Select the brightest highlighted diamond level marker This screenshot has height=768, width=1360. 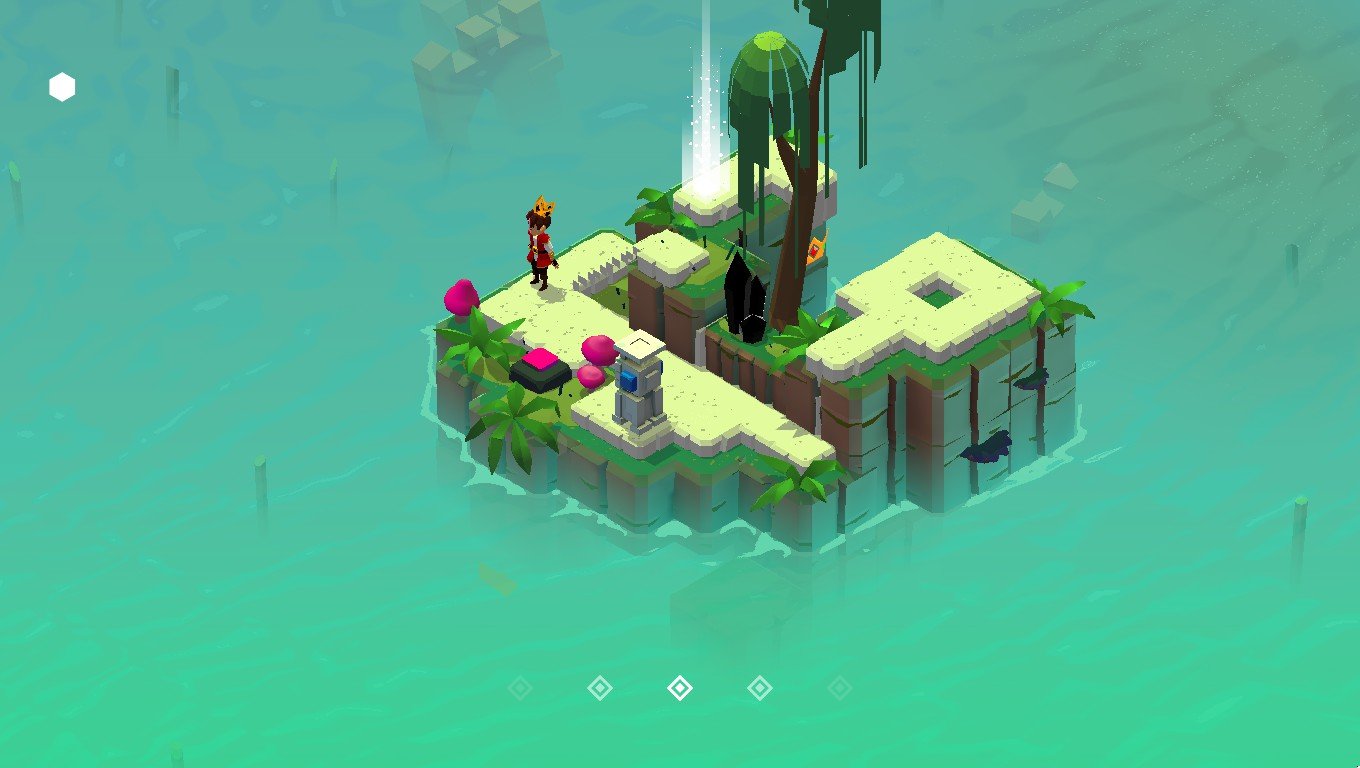pyautogui.click(x=680, y=688)
